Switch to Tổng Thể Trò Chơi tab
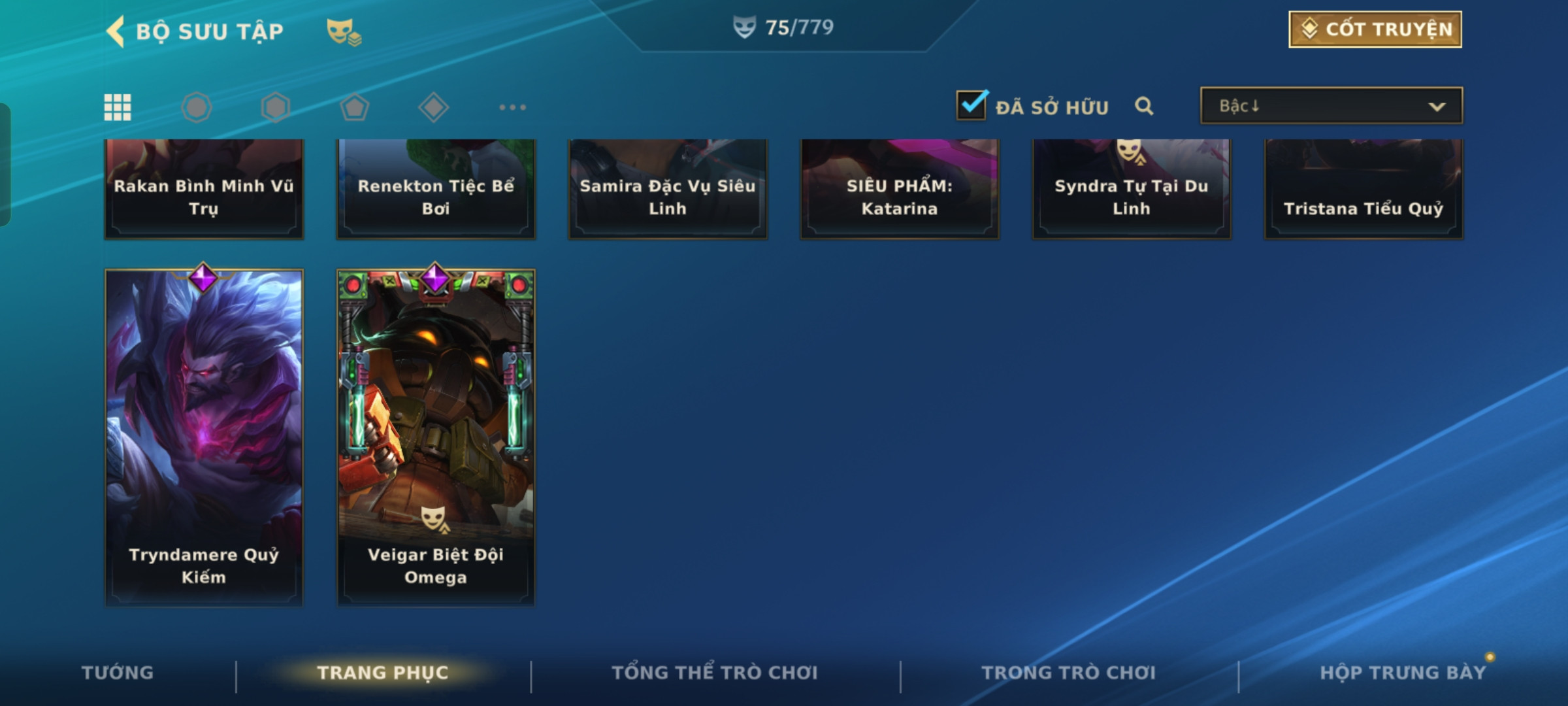 [715, 673]
